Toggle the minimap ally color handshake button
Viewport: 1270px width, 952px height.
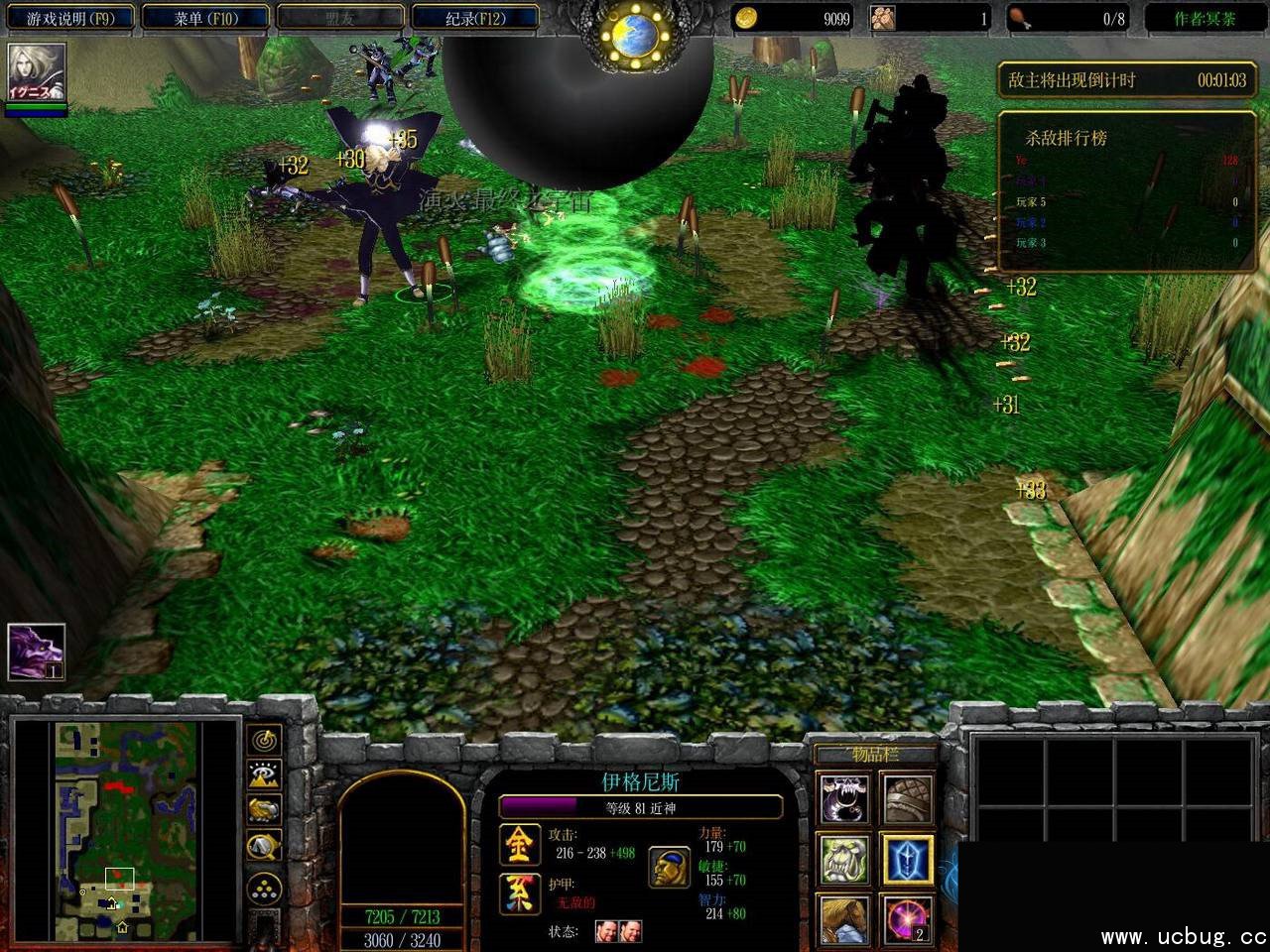click(x=265, y=809)
